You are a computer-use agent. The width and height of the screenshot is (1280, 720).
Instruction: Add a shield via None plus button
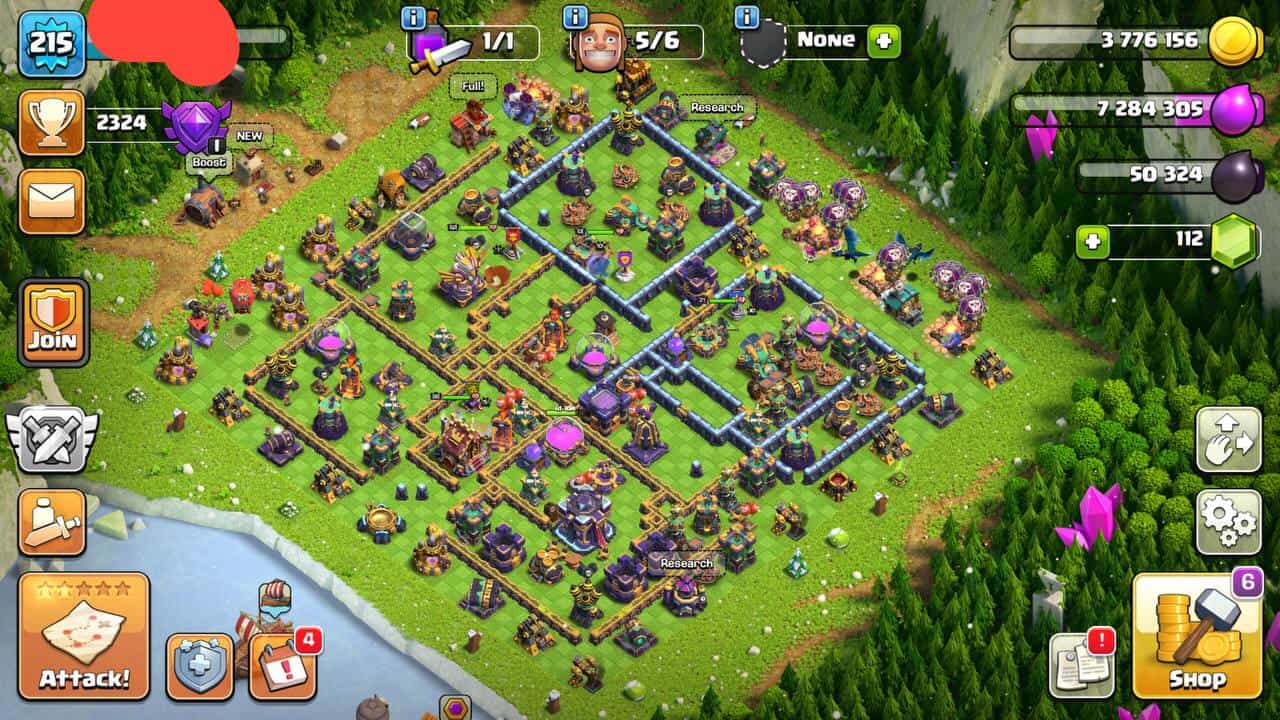tap(884, 42)
